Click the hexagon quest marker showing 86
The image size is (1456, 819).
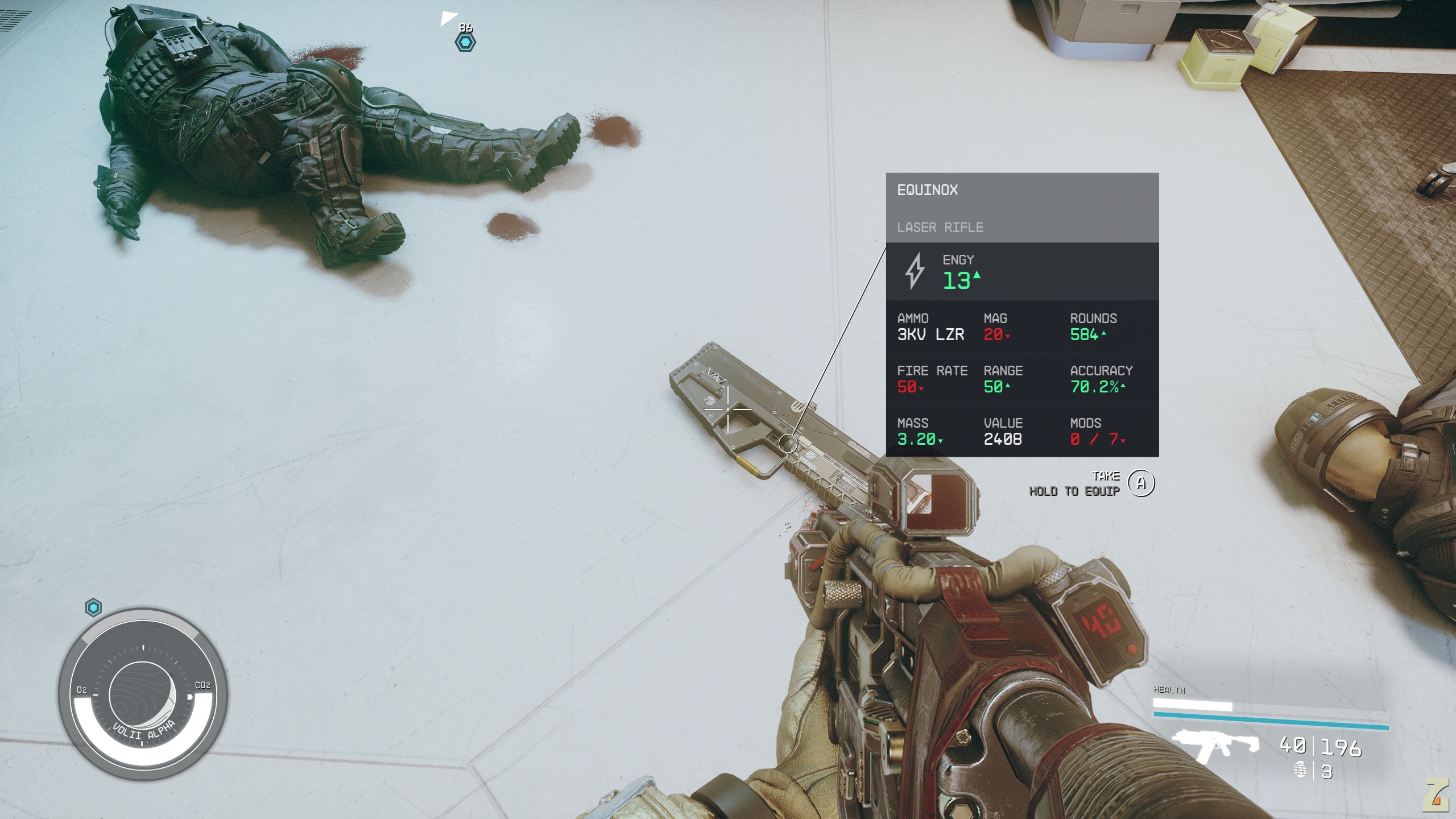465,42
